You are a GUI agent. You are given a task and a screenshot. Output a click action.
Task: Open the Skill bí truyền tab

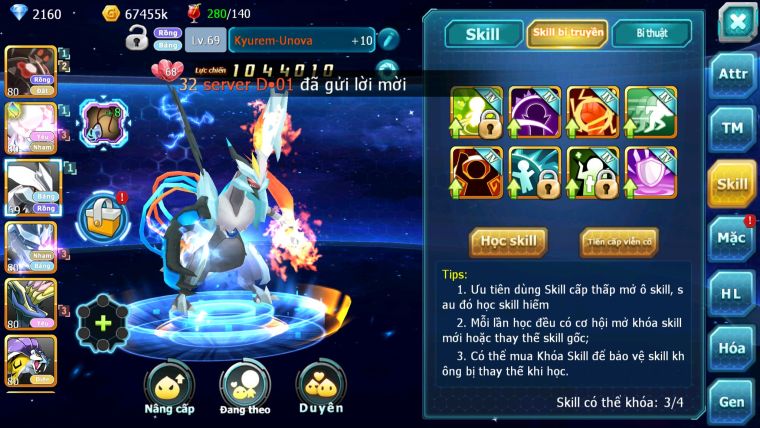[x=567, y=33]
